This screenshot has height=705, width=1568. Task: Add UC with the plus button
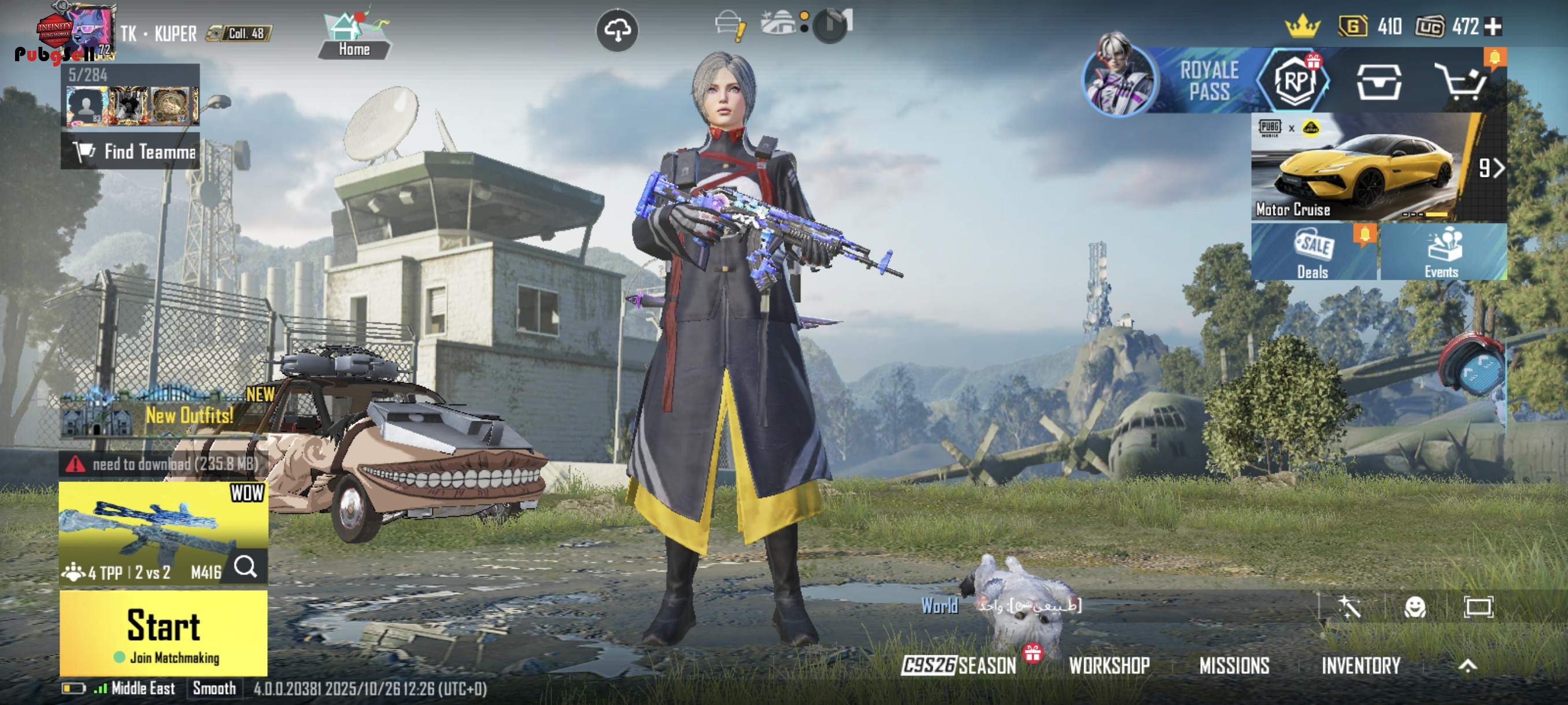(1494, 26)
